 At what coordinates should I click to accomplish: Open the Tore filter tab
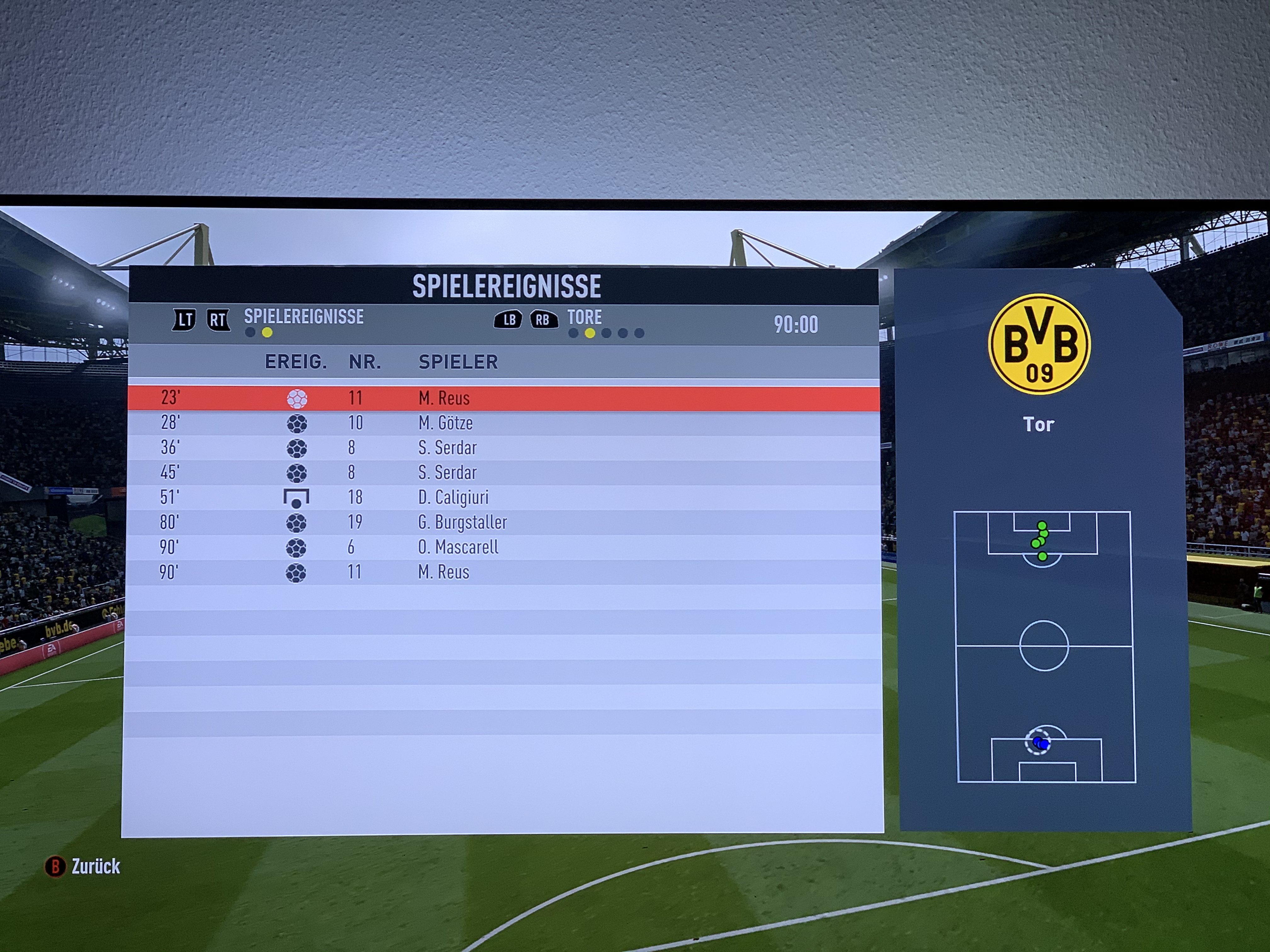(585, 317)
